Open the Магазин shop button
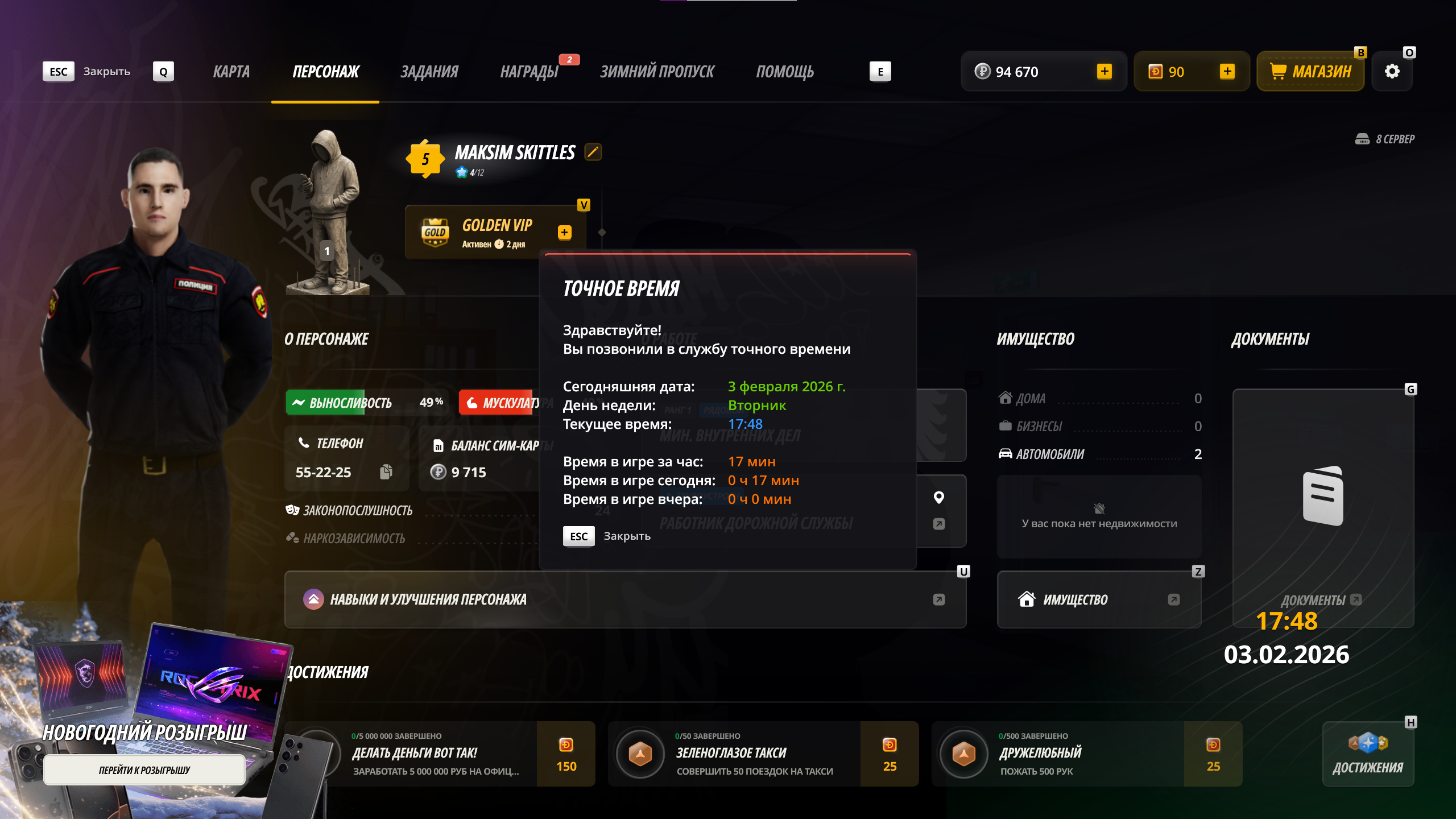Viewport: 1456px width, 819px height. coord(1310,72)
